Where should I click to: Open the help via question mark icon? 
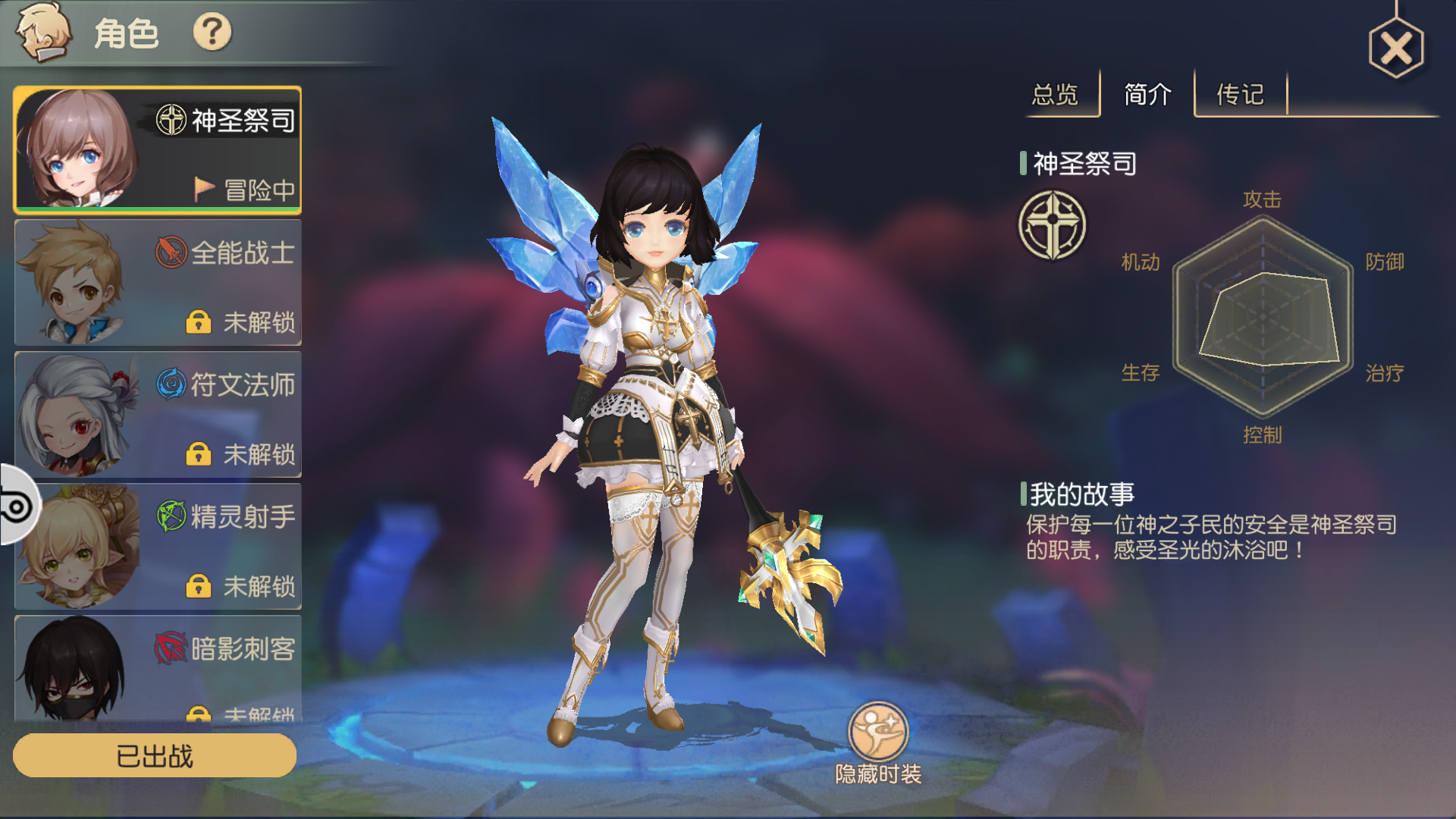pyautogui.click(x=215, y=32)
